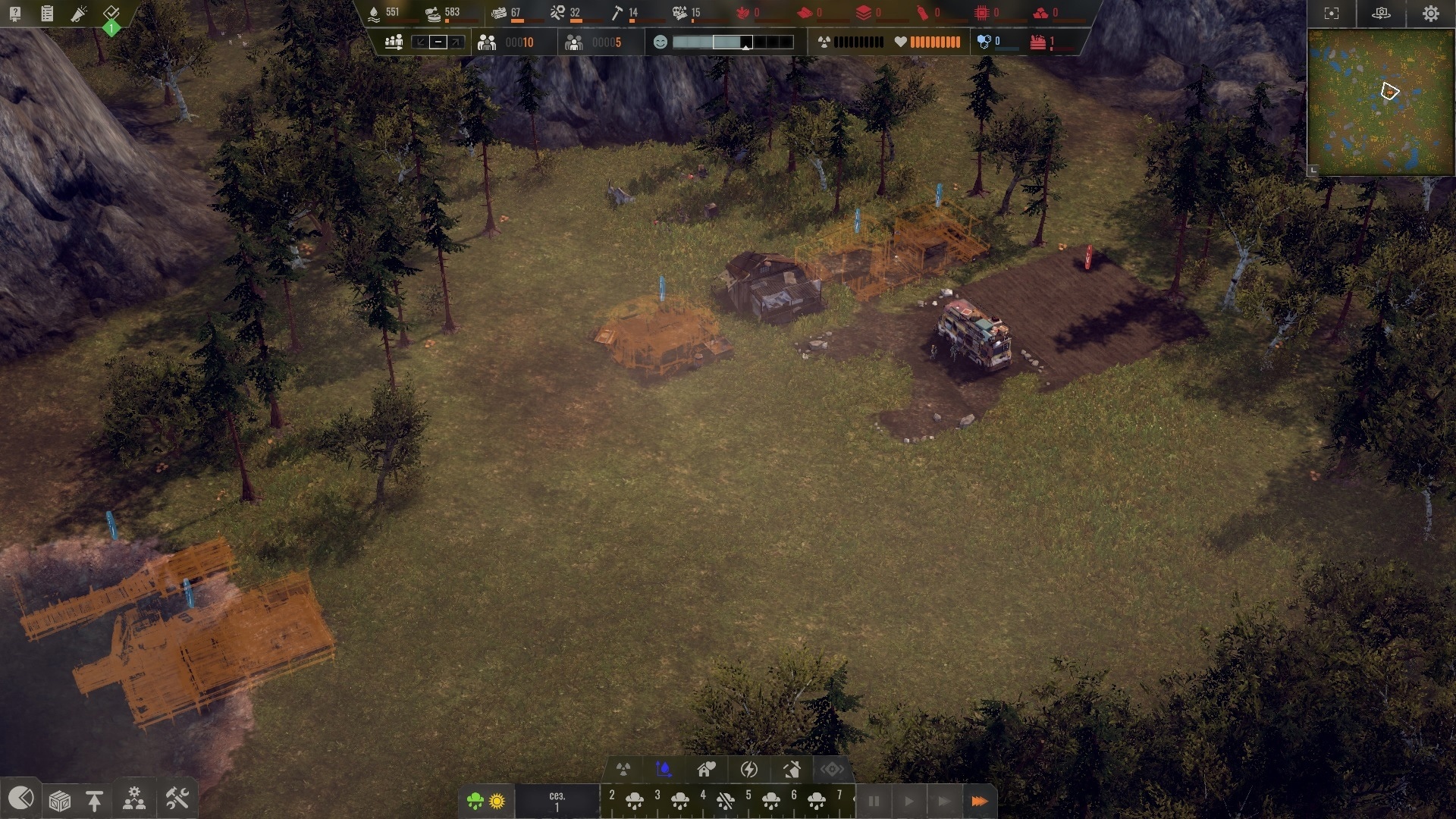The height and width of the screenshot is (819, 1456).
Task: Toggle the blue water level overlay
Action: tap(664, 770)
